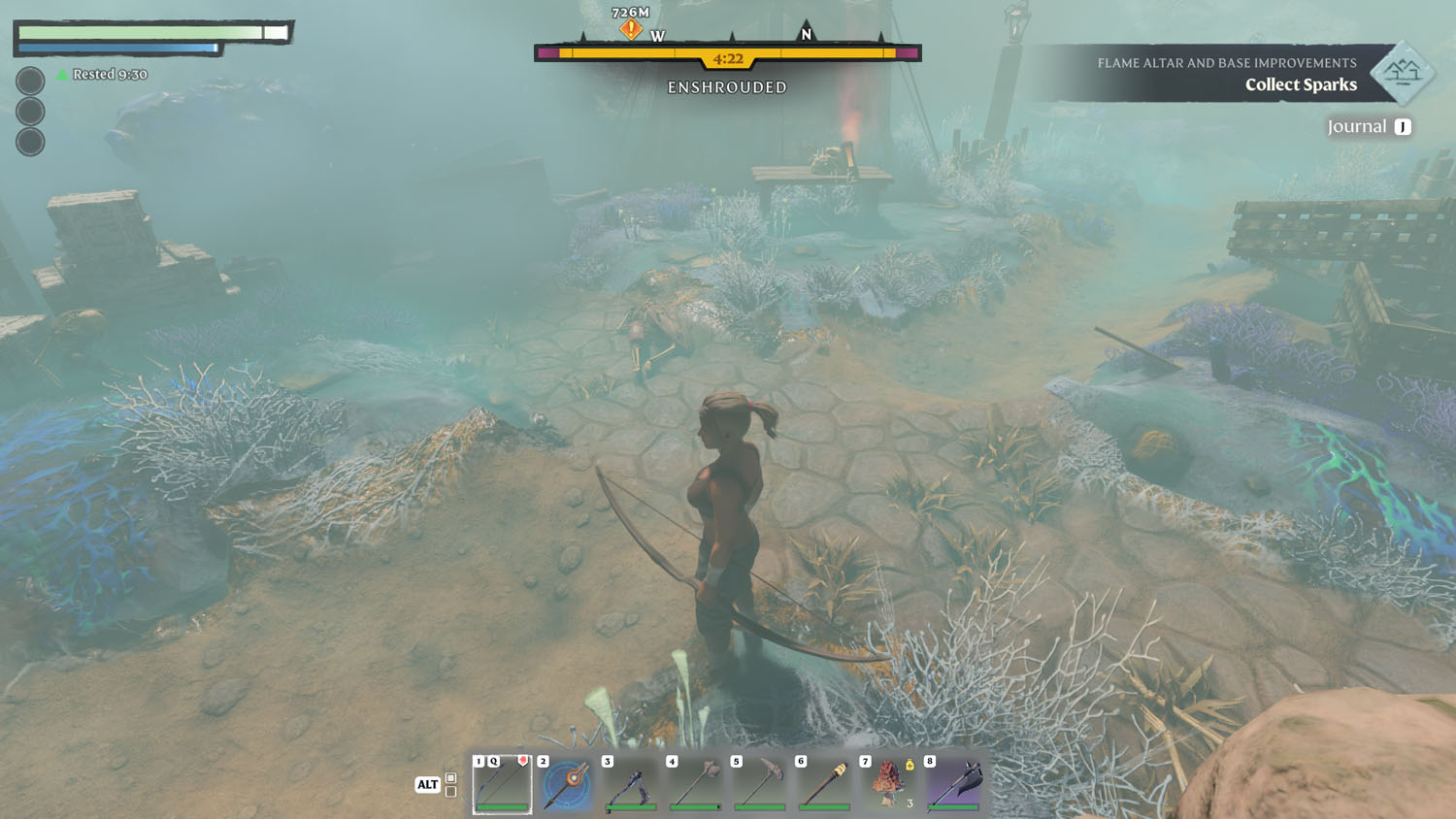Select the scythe-like tool in slot 3
Viewport: 1456px width, 819px height.
coord(631,783)
